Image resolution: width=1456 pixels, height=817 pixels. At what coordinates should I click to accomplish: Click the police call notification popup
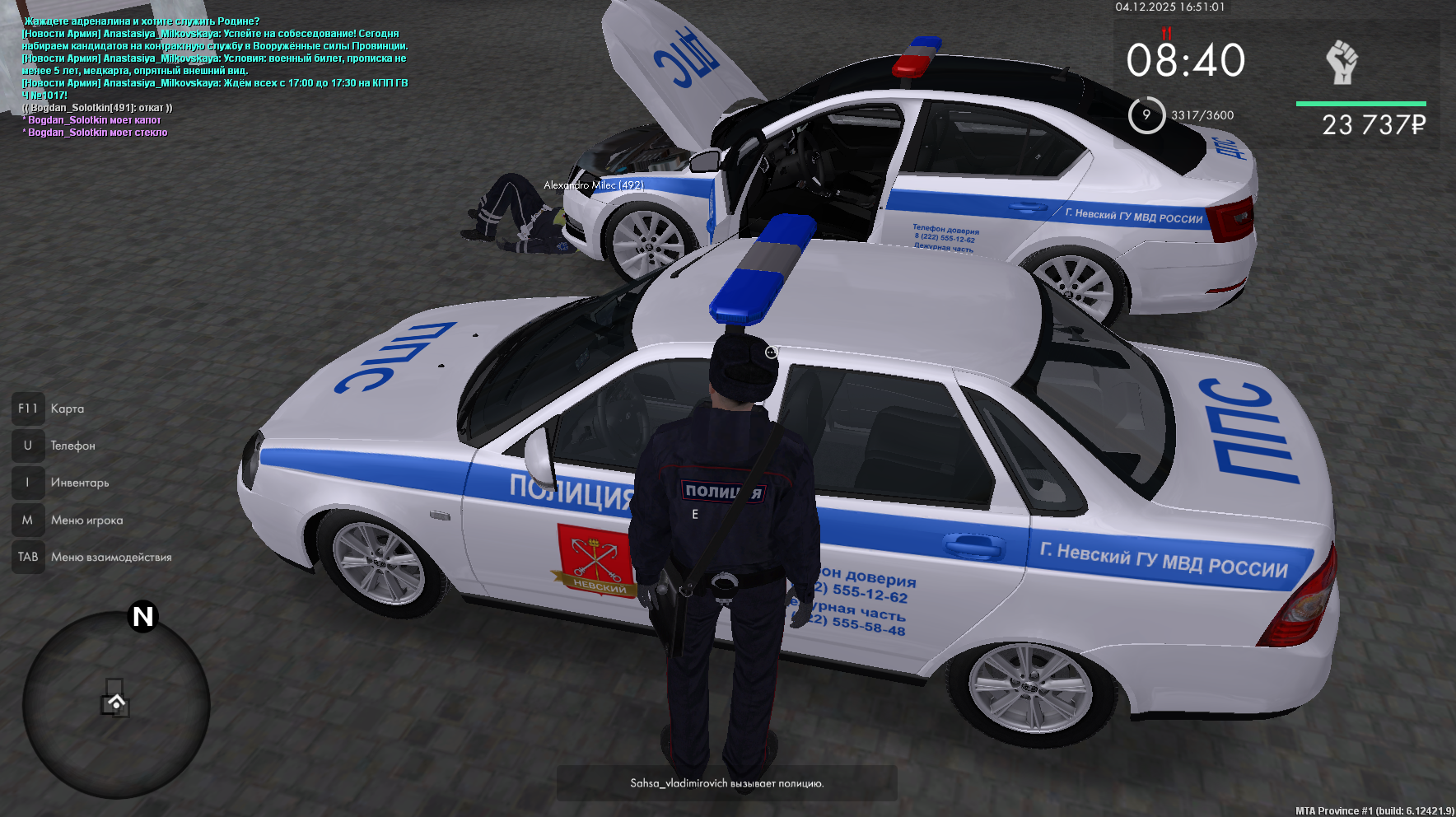point(726,783)
